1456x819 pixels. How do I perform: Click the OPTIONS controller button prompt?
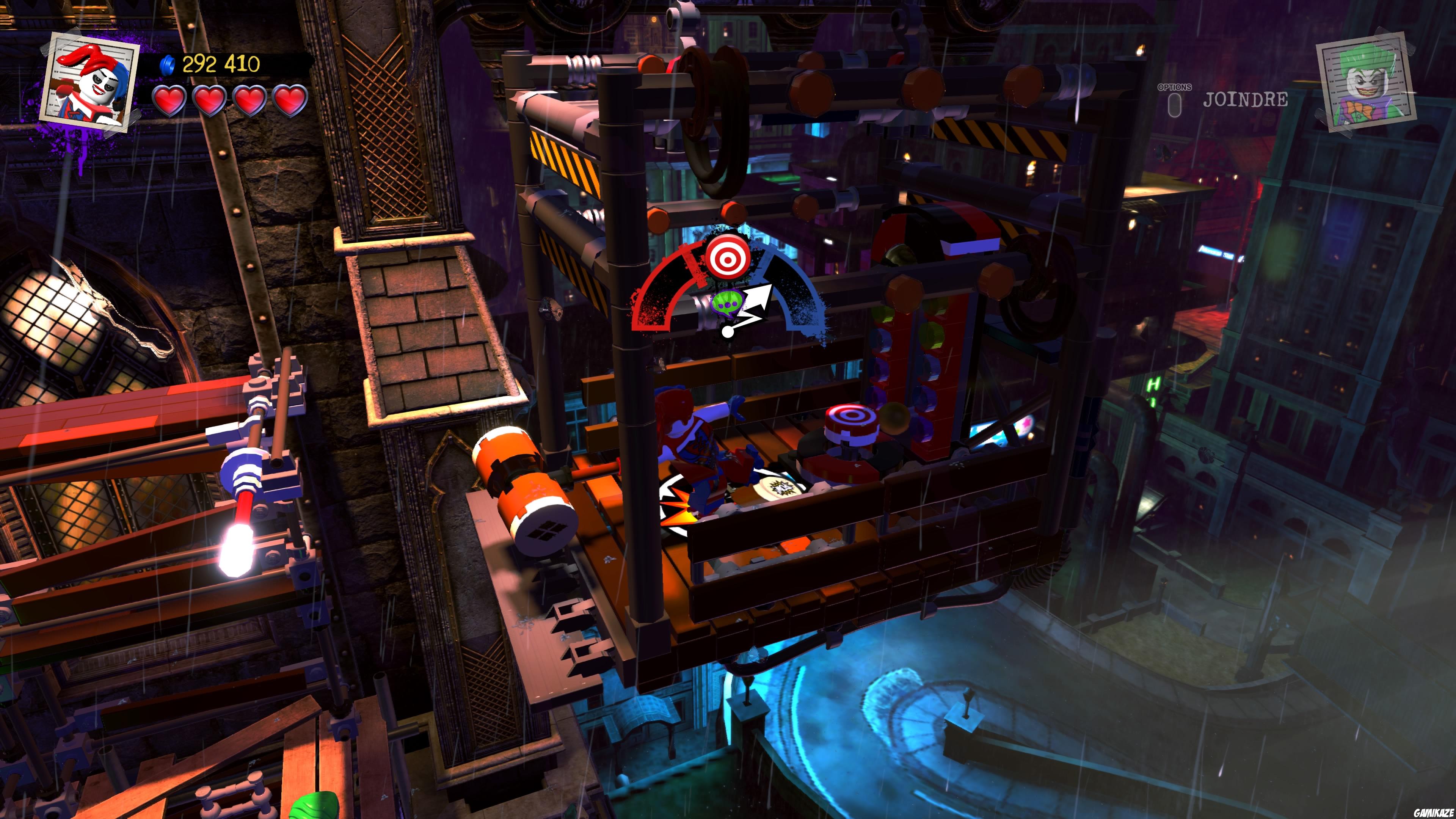1175,102
